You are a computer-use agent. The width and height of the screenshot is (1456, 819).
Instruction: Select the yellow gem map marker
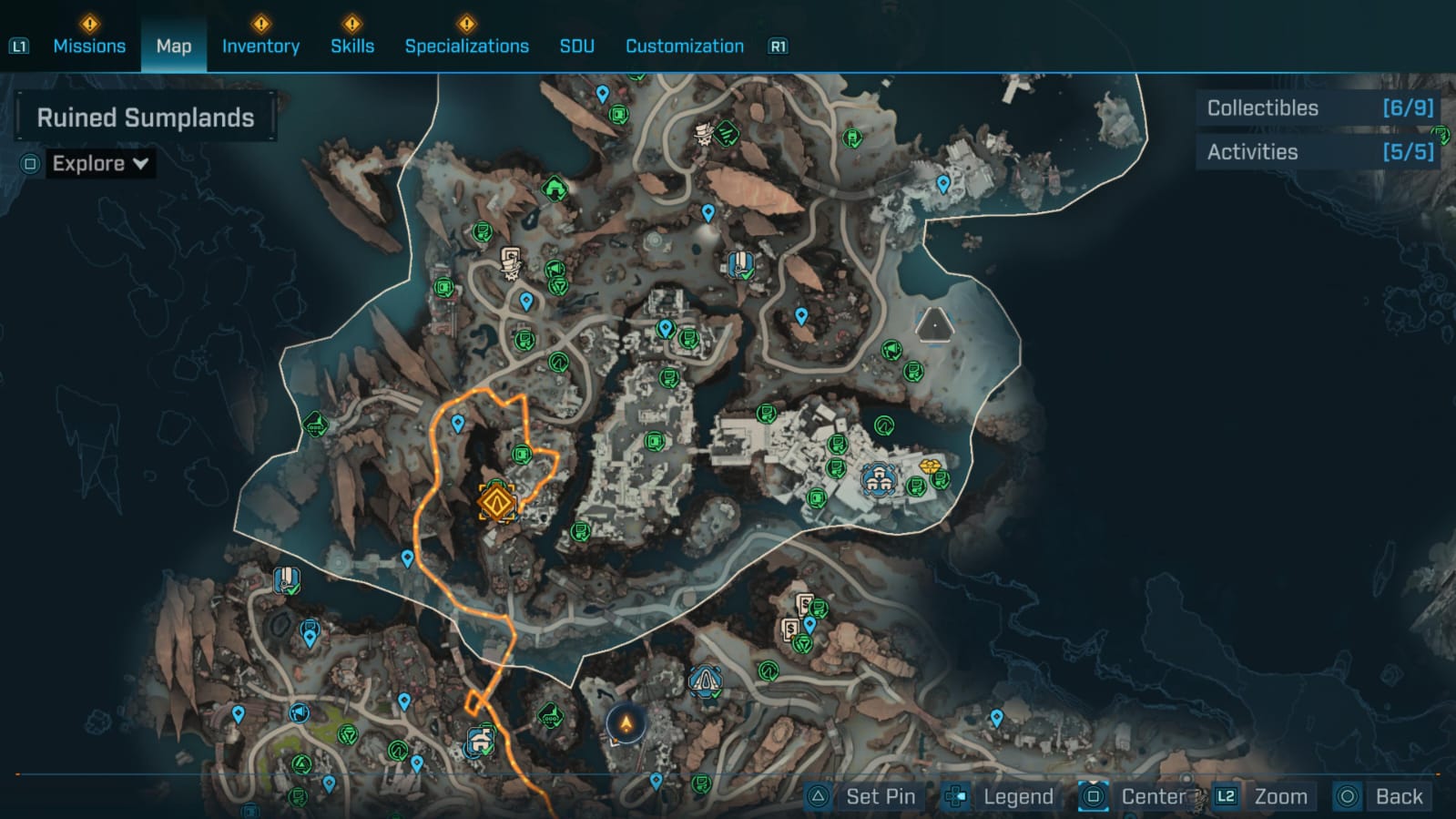pyautogui.click(x=929, y=466)
